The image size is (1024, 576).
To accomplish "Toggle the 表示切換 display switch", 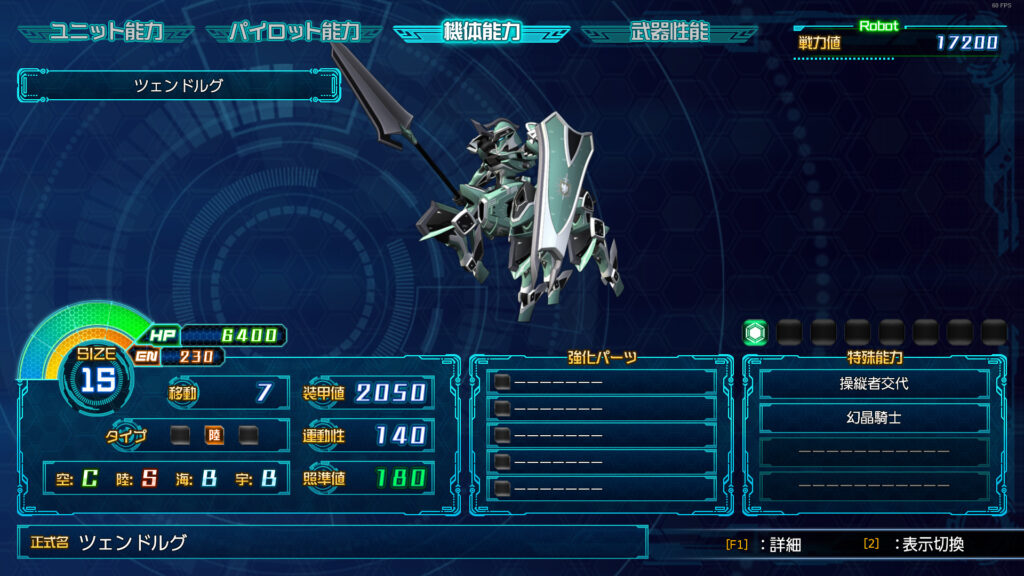I will point(914,545).
